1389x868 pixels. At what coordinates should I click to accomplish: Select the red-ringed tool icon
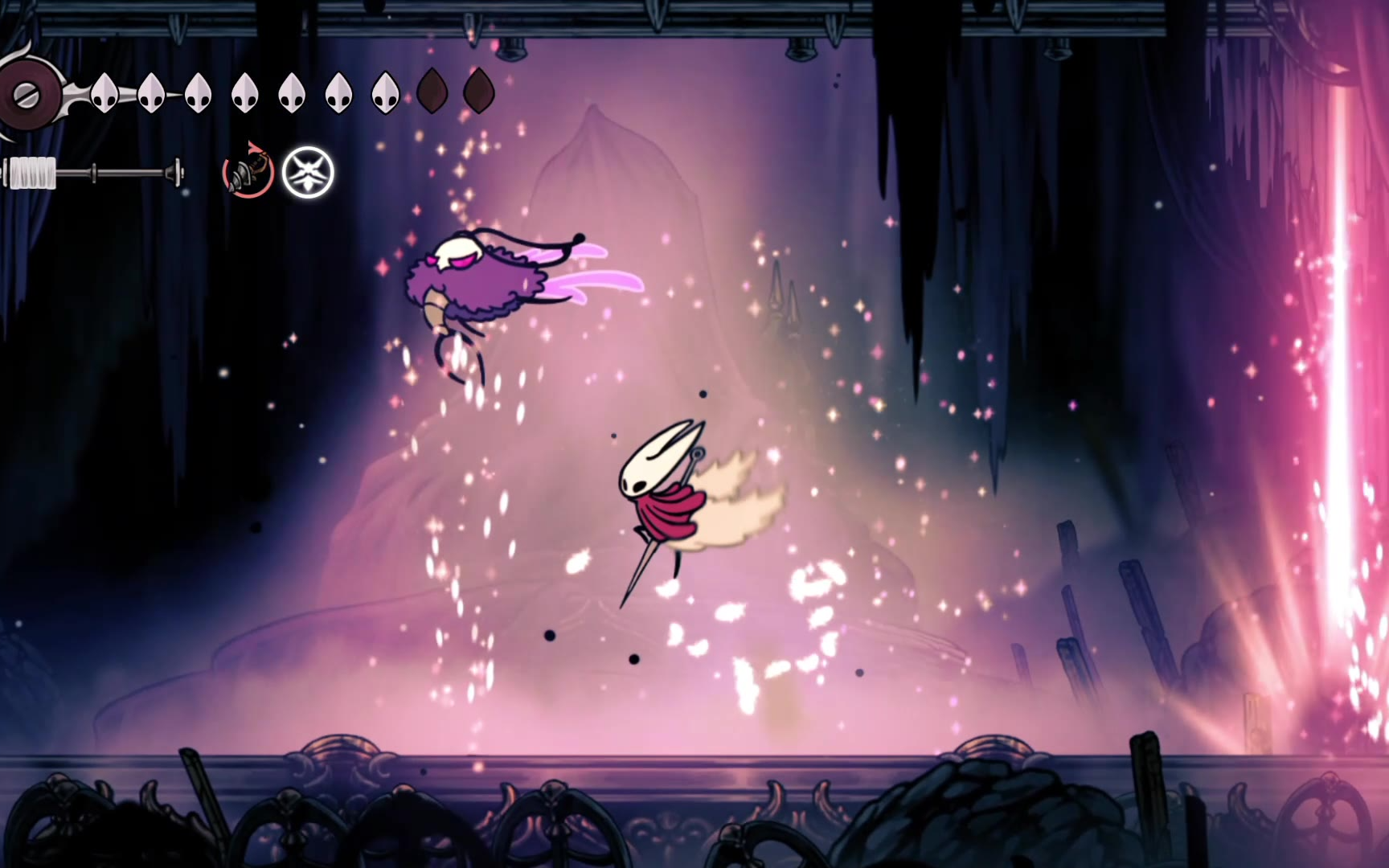click(x=248, y=172)
